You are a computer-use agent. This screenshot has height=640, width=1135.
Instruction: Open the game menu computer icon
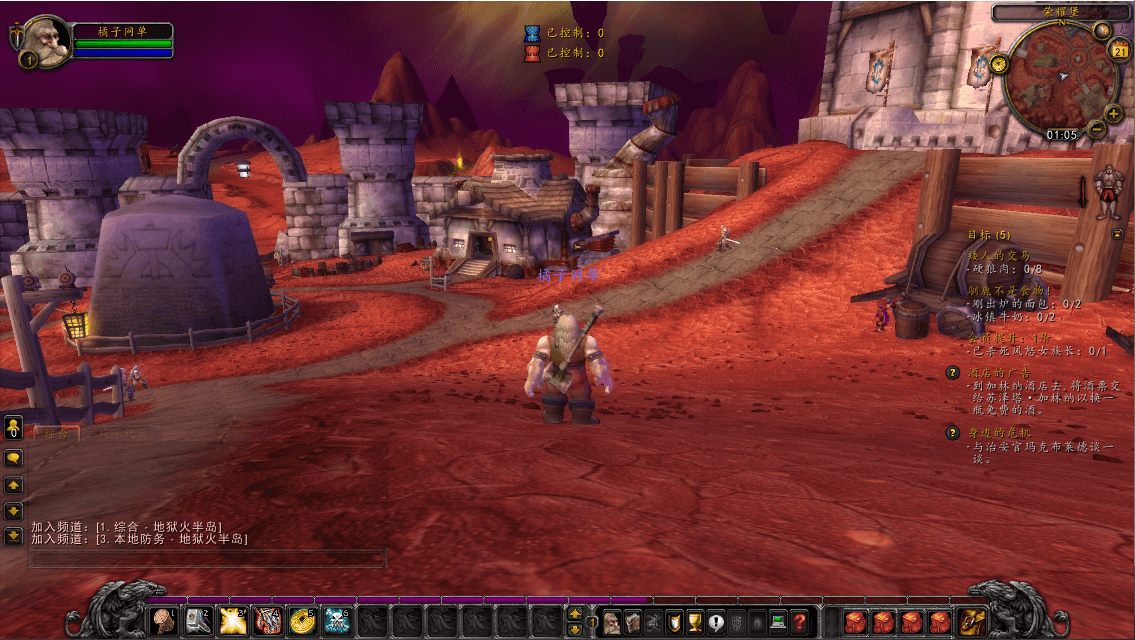coord(778,622)
